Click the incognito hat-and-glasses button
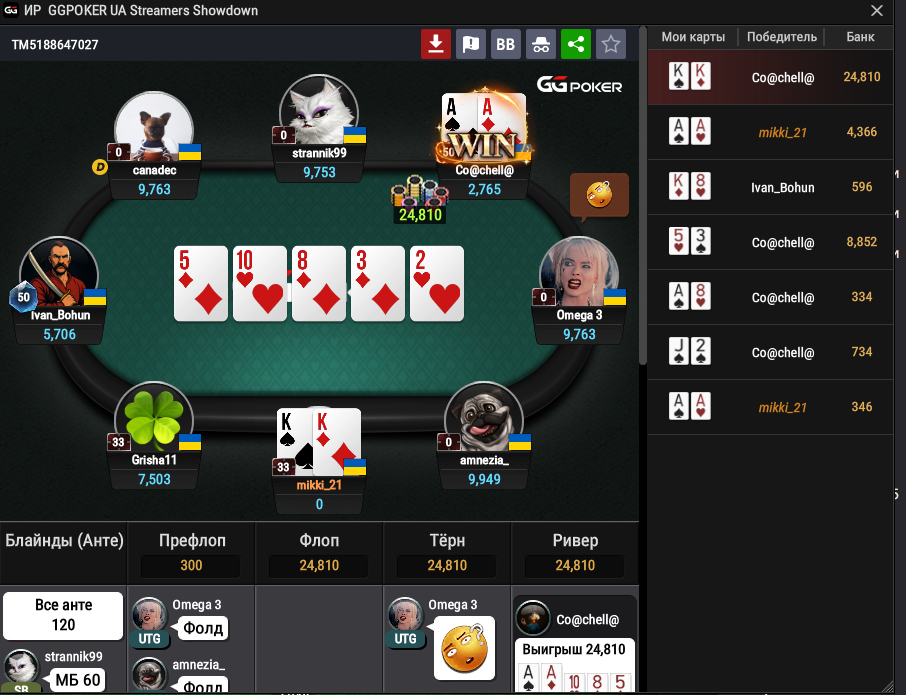The image size is (906, 695). (540, 44)
